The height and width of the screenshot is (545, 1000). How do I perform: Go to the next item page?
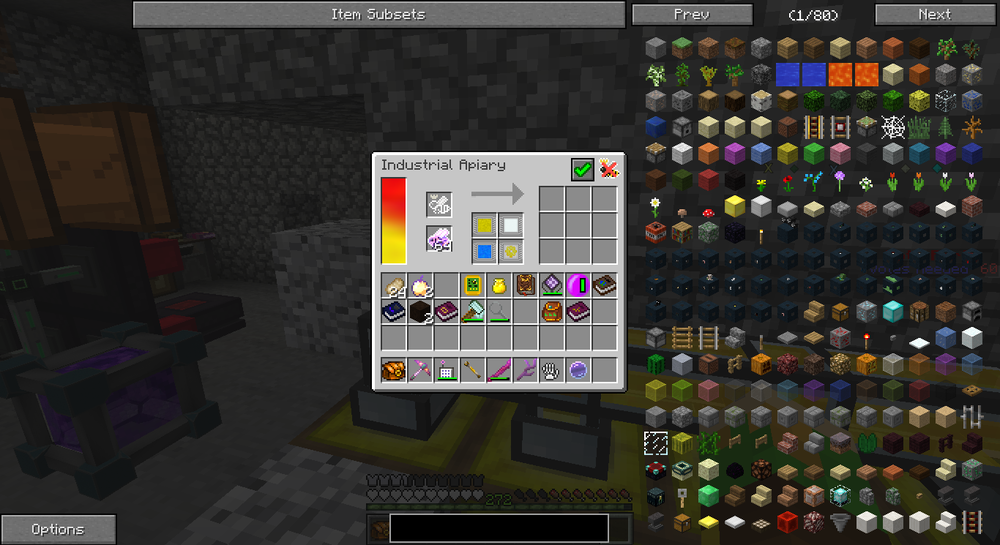pyautogui.click(x=935, y=14)
